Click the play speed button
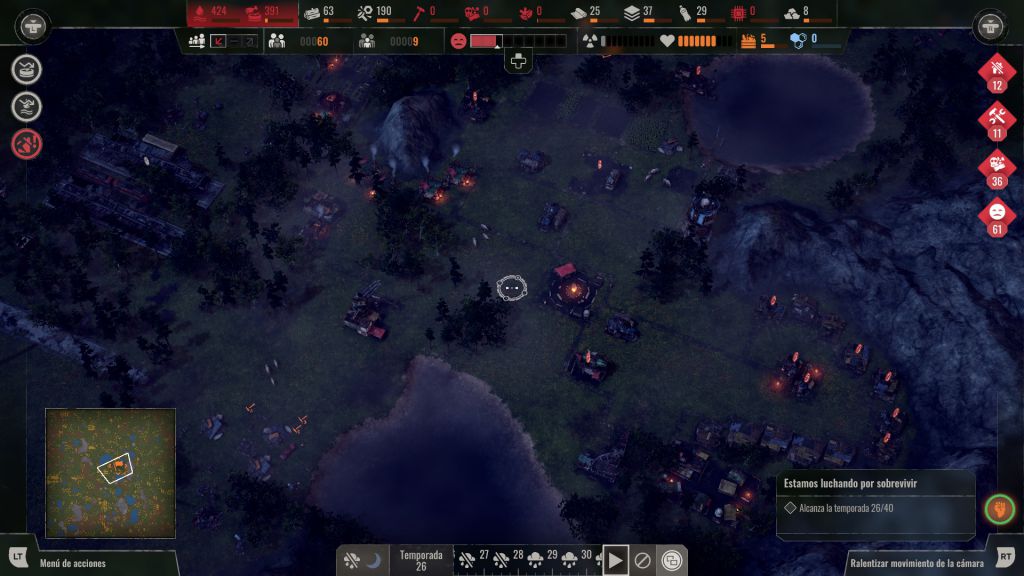The width and height of the screenshot is (1024, 576). point(615,560)
